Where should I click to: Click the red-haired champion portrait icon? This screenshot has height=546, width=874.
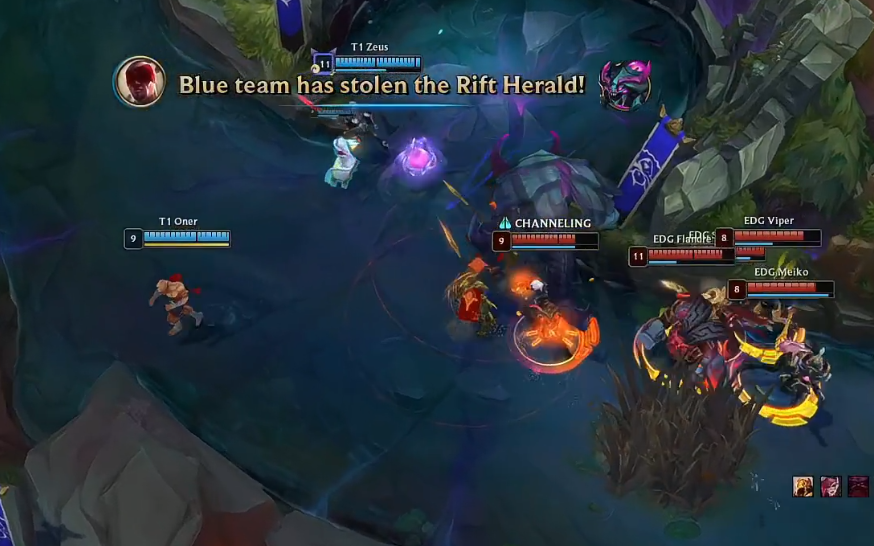830,486
